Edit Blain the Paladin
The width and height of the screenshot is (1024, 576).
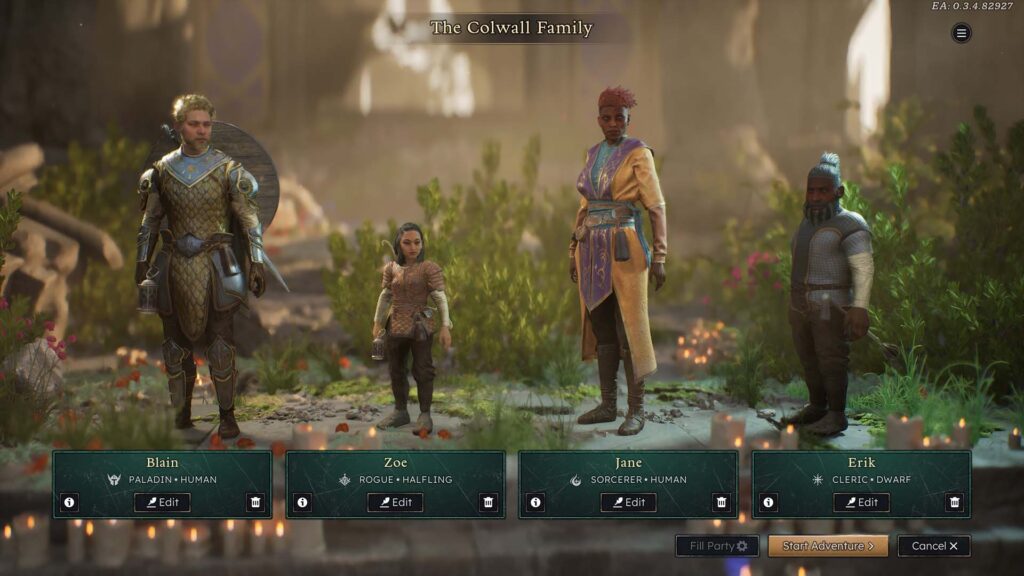point(162,502)
